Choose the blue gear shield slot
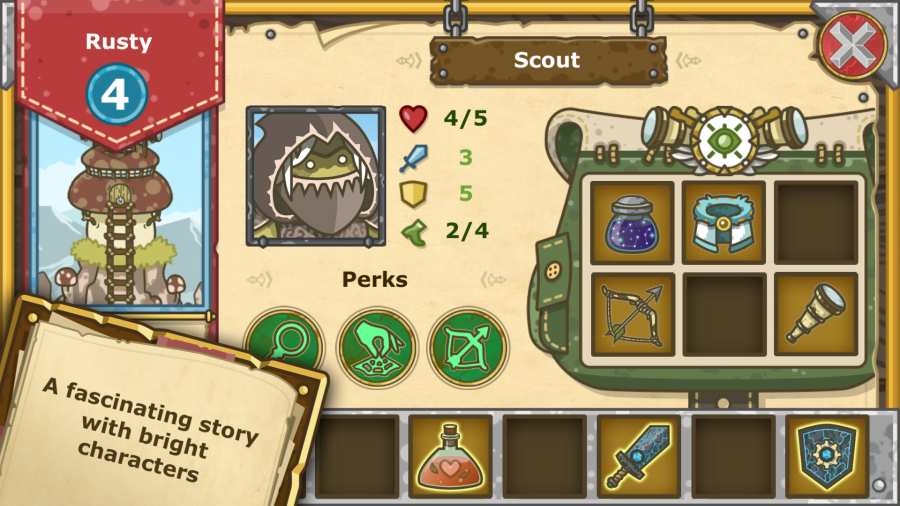The width and height of the screenshot is (900, 506). coord(826,457)
